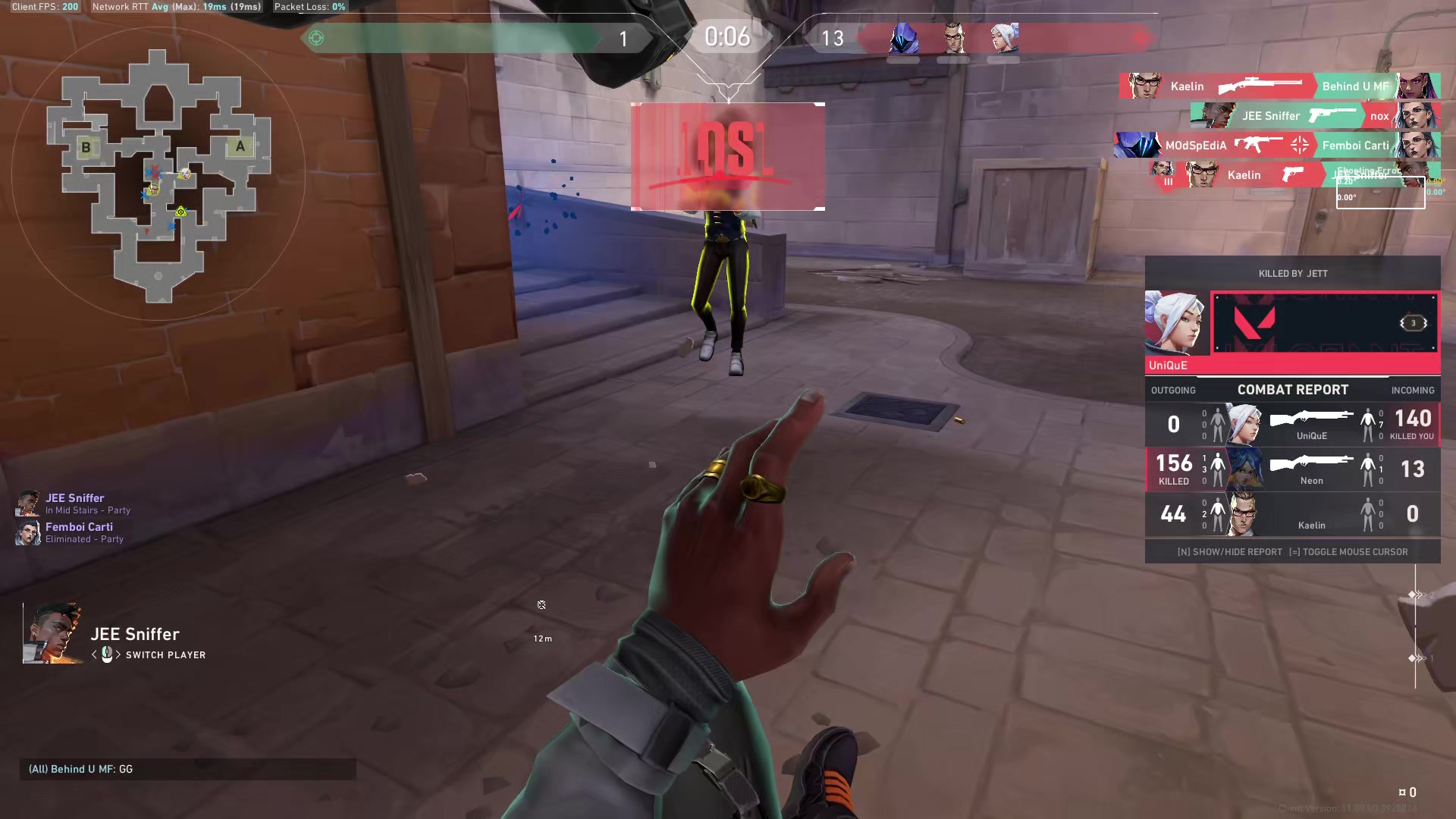Select the spectate camera icon under JEE Sniffer
Screen dimensions: 1456x819
[108, 654]
